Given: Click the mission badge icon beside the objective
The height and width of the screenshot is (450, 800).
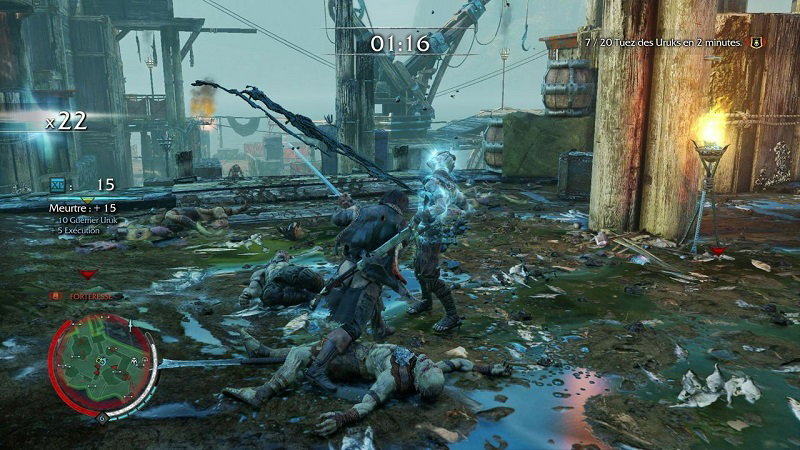Looking at the screenshot, I should point(756,42).
